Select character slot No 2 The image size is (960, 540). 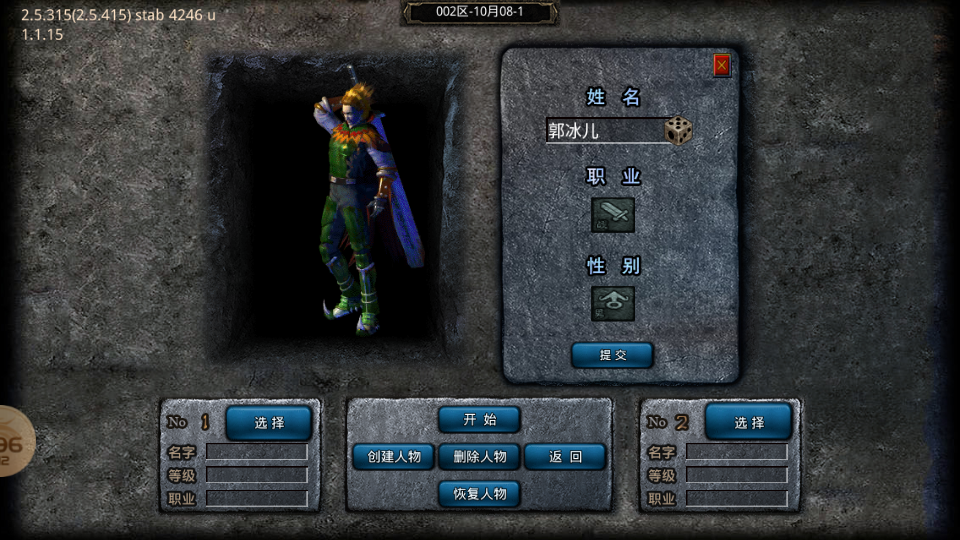point(748,423)
